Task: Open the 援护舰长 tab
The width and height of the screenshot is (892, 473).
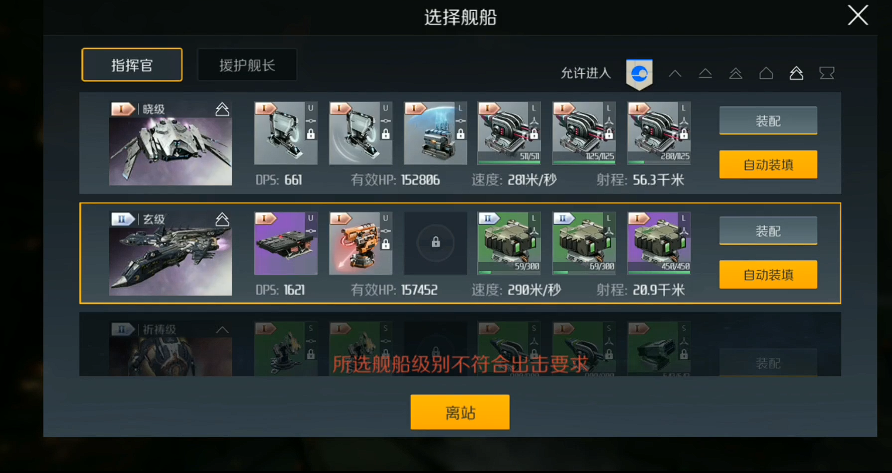Action: [247, 66]
